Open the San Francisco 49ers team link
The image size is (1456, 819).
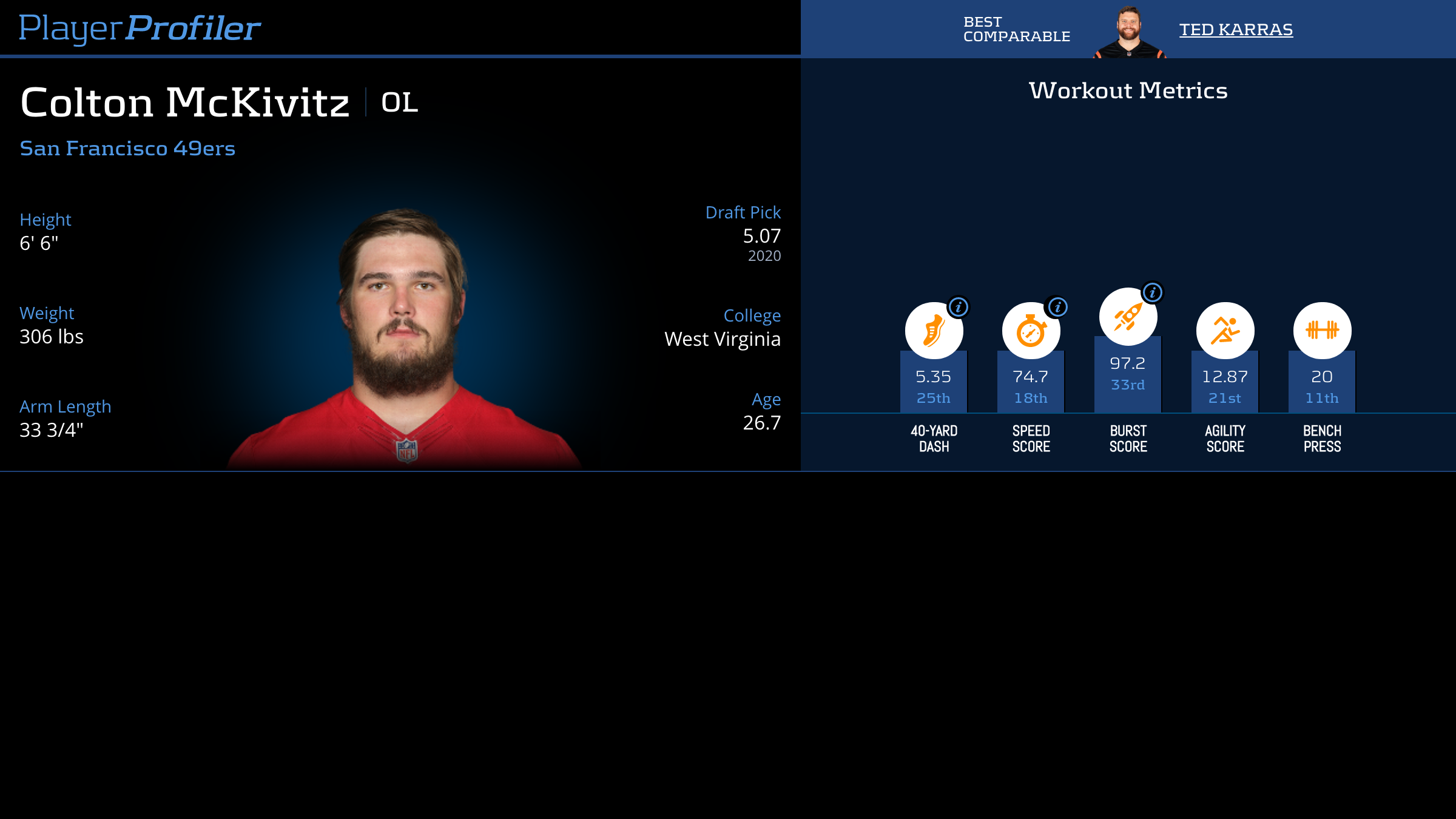[x=127, y=148]
